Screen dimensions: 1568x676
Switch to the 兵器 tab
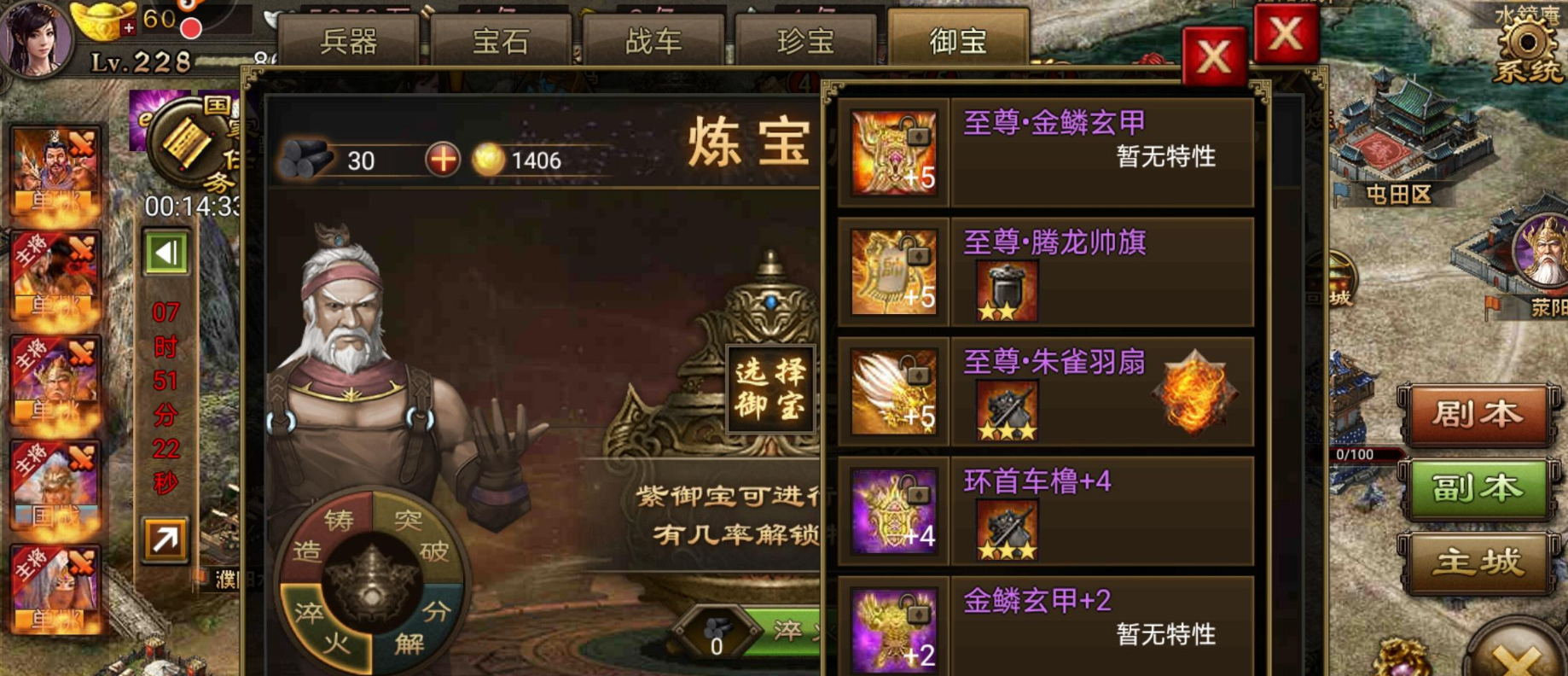pyautogui.click(x=351, y=40)
